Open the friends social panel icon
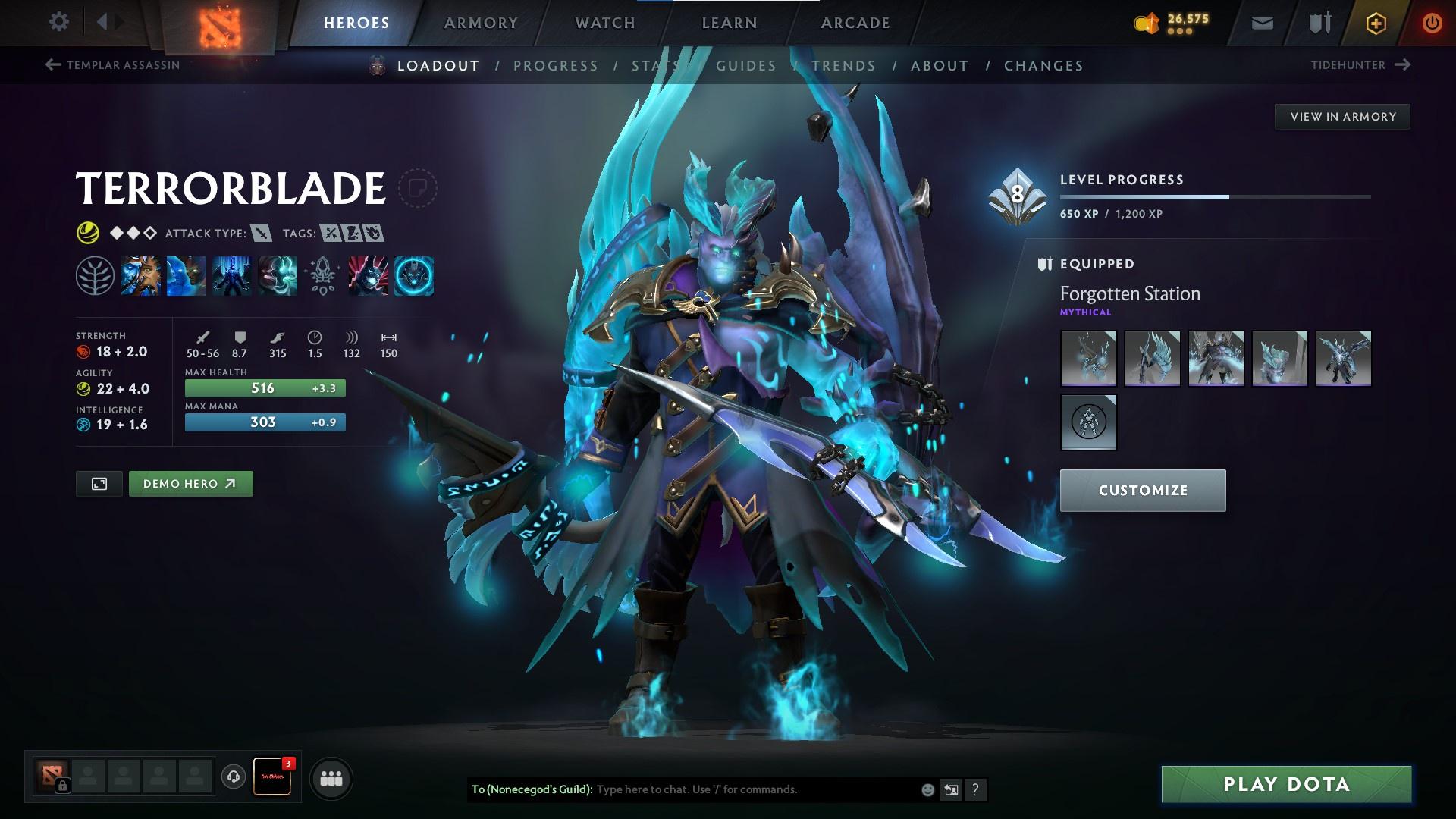 coord(330,777)
